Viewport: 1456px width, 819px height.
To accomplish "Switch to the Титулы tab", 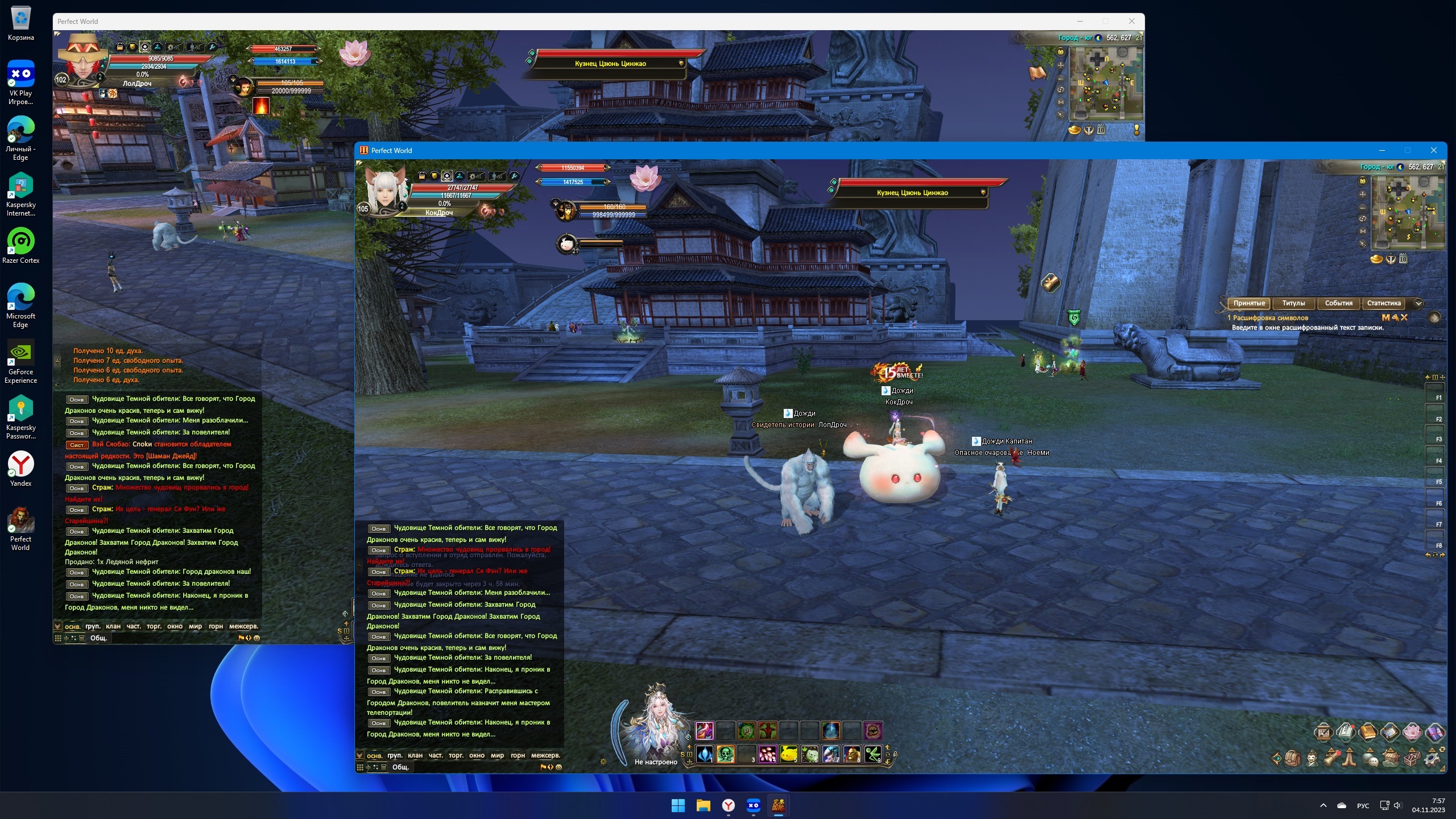I will 1293,303.
